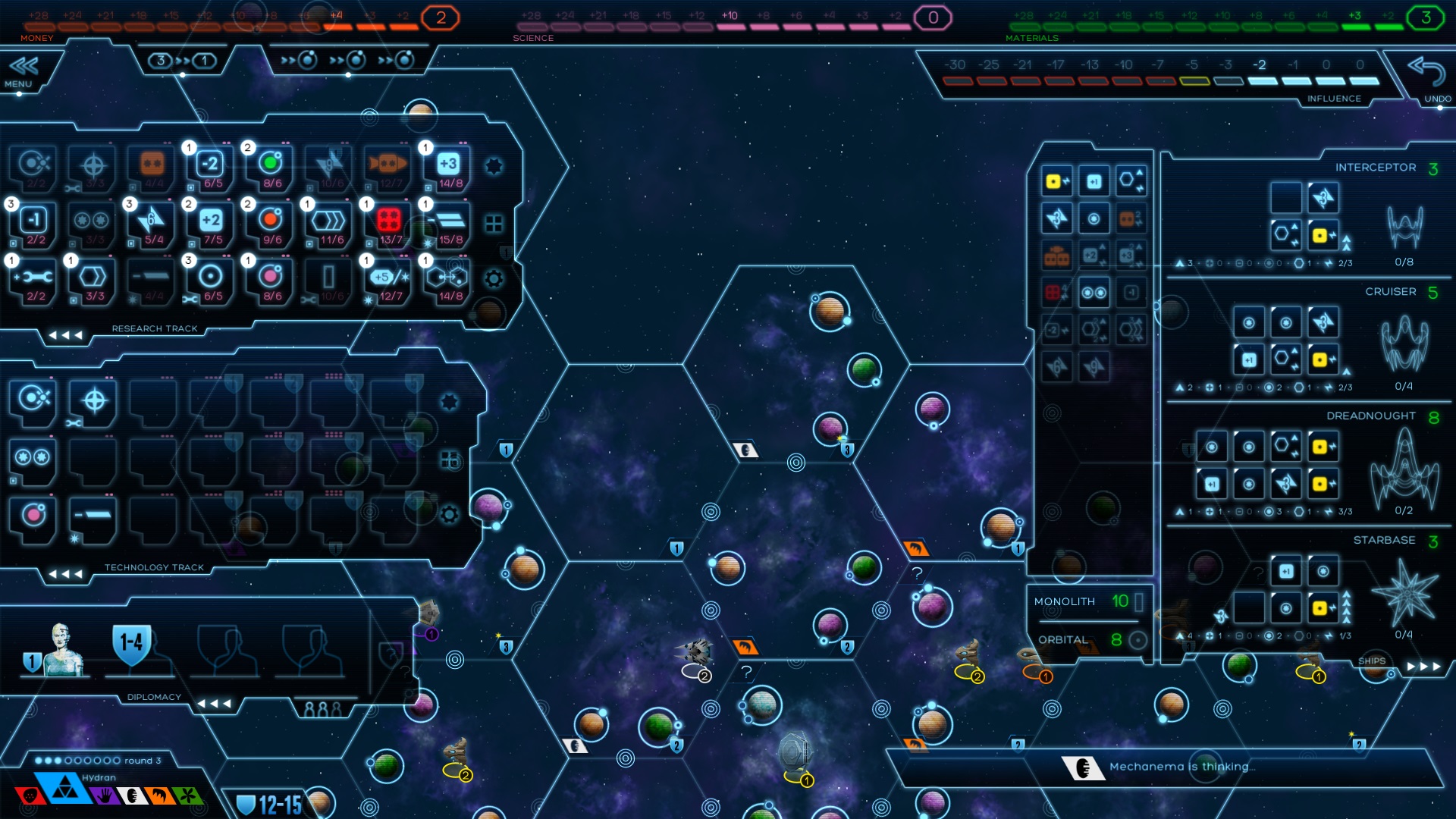
Task: Collapse the Technology Track panel
Action: click(x=65, y=573)
